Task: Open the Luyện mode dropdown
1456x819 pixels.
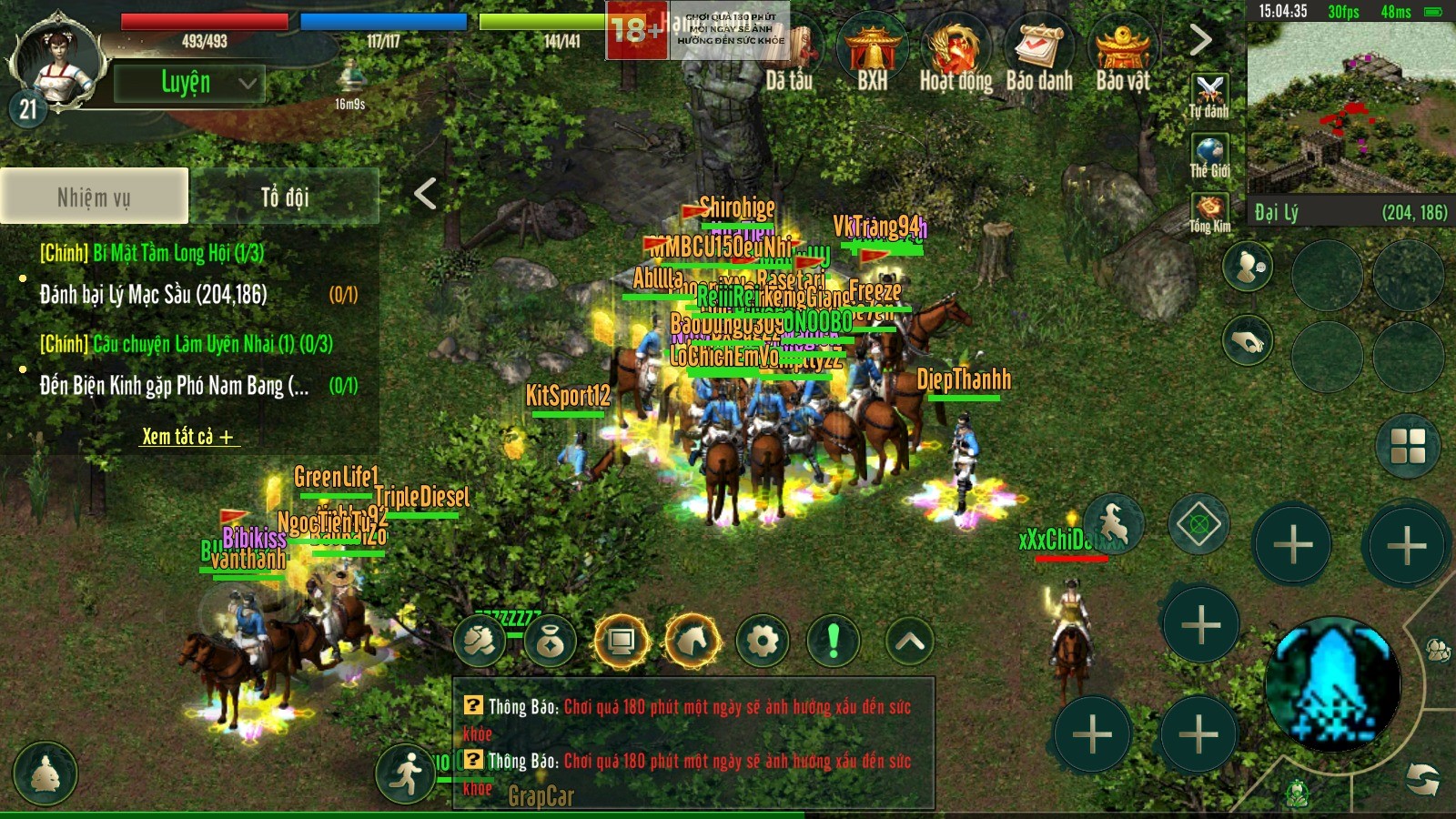Action: pos(189,84)
